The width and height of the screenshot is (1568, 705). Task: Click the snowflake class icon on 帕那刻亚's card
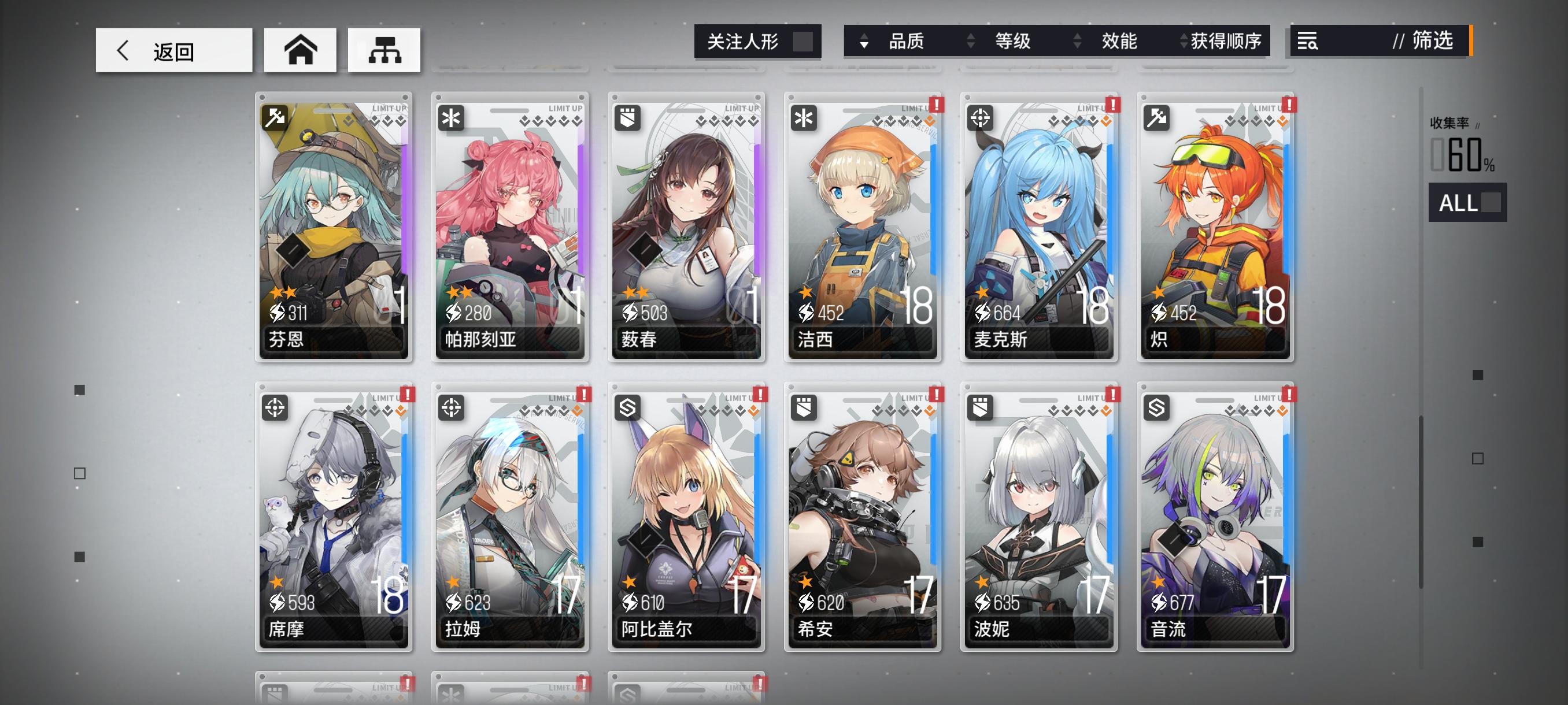point(452,117)
